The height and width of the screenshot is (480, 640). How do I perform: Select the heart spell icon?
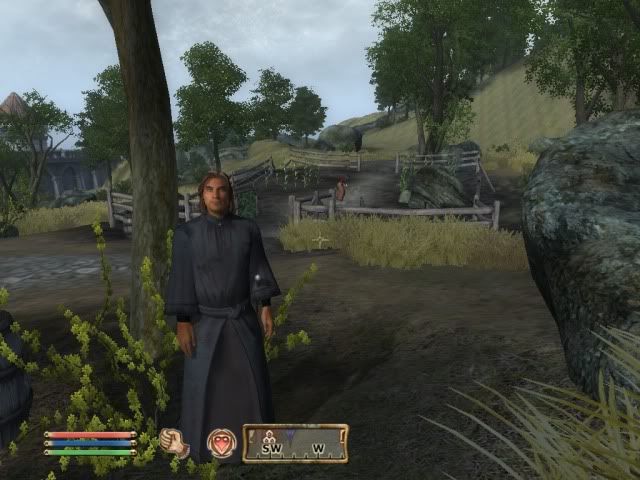[220, 442]
